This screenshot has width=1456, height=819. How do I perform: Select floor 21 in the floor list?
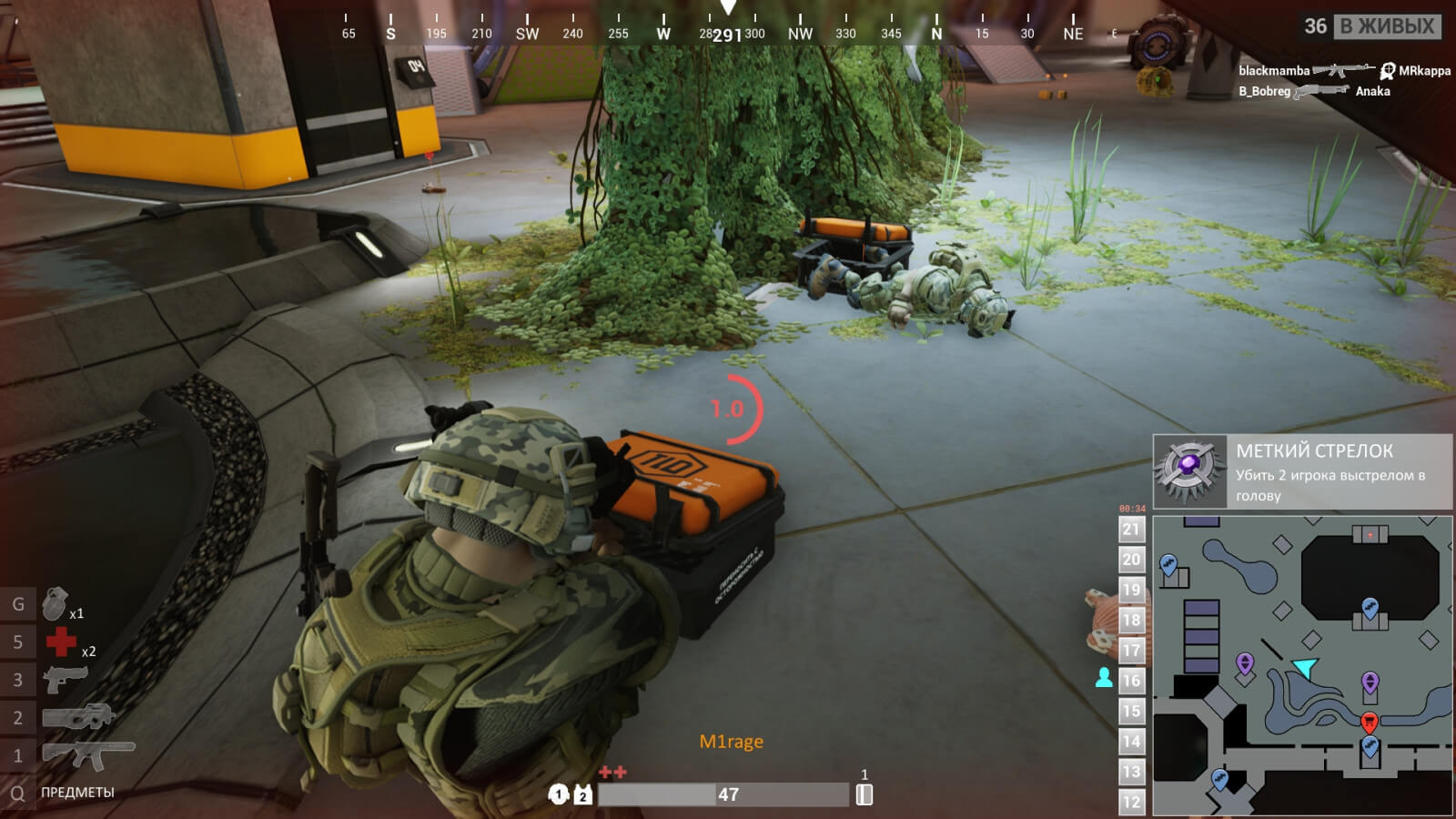tap(1131, 530)
